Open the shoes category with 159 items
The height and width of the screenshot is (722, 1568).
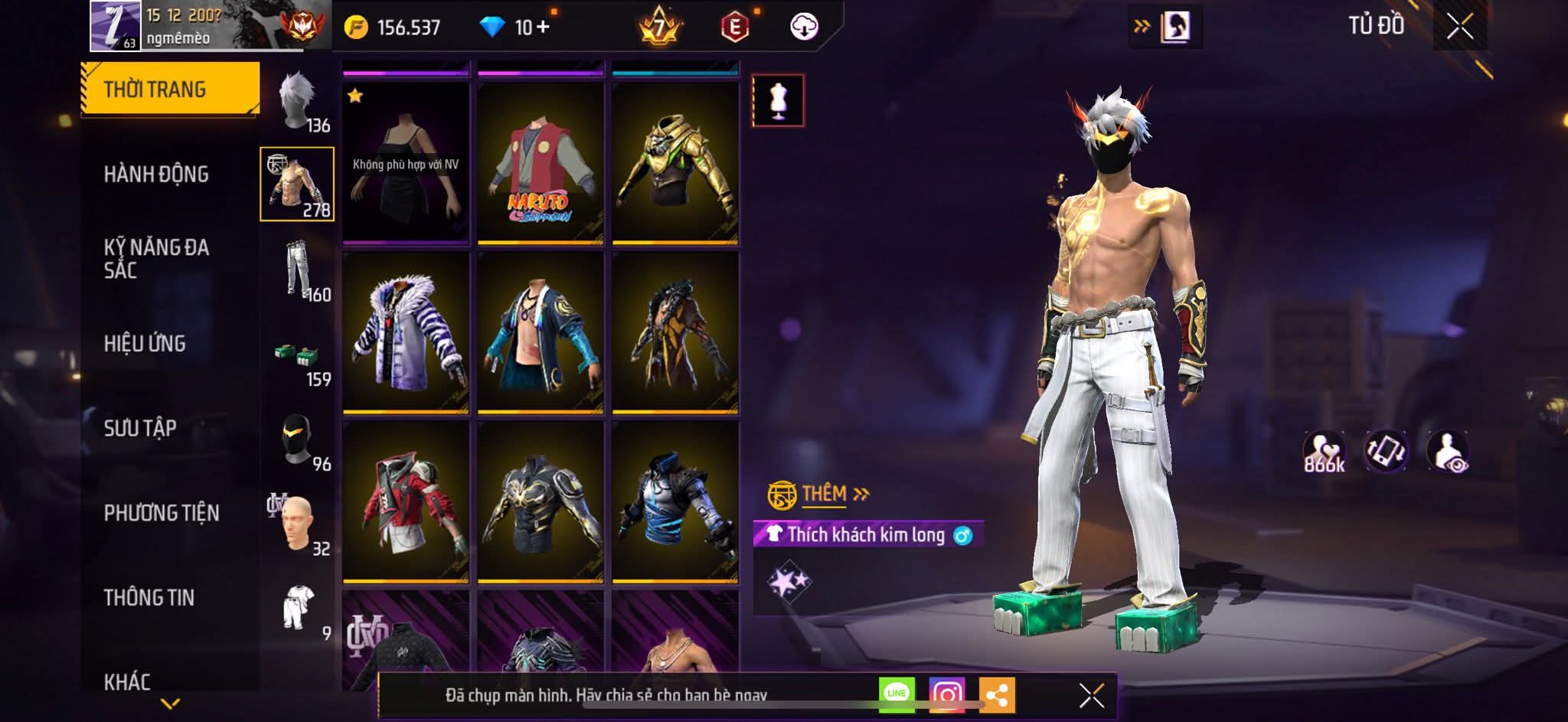click(298, 360)
